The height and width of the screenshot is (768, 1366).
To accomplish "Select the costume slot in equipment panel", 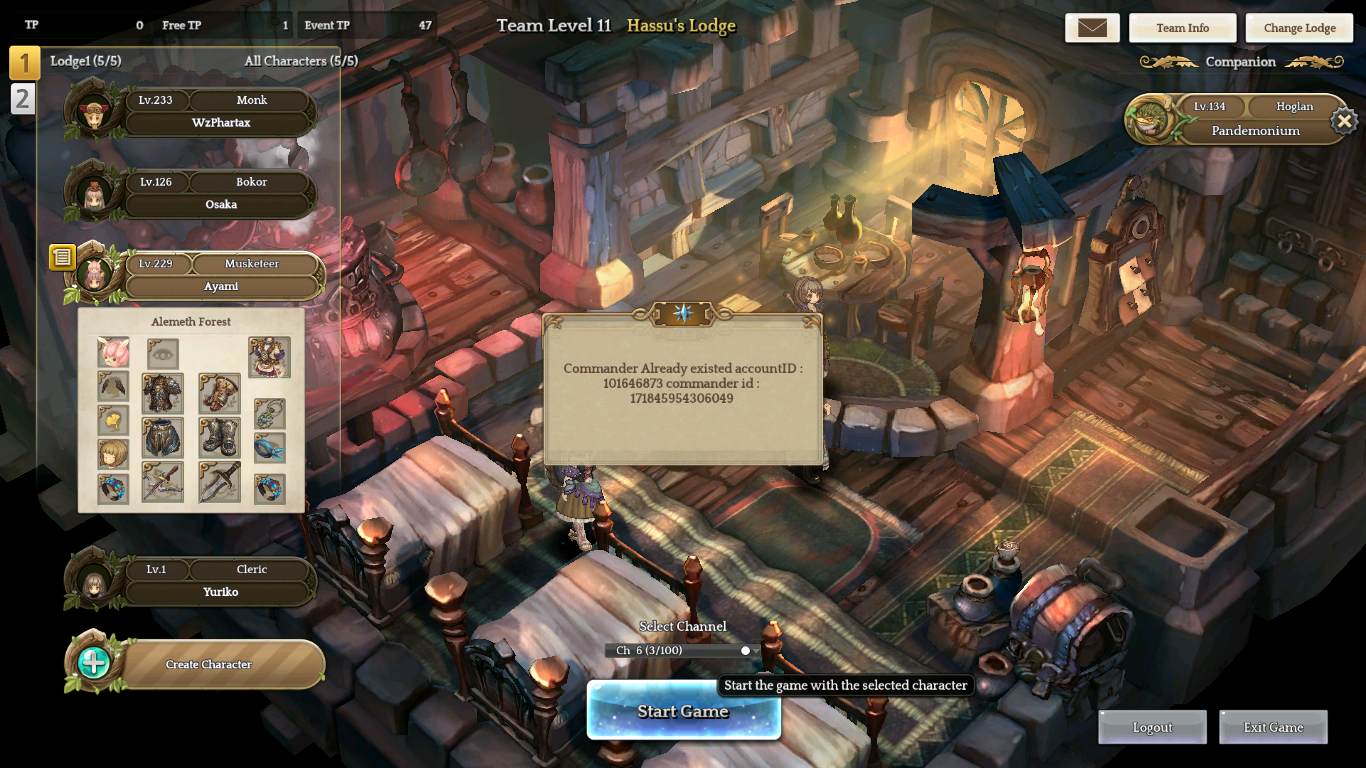I will pos(269,357).
